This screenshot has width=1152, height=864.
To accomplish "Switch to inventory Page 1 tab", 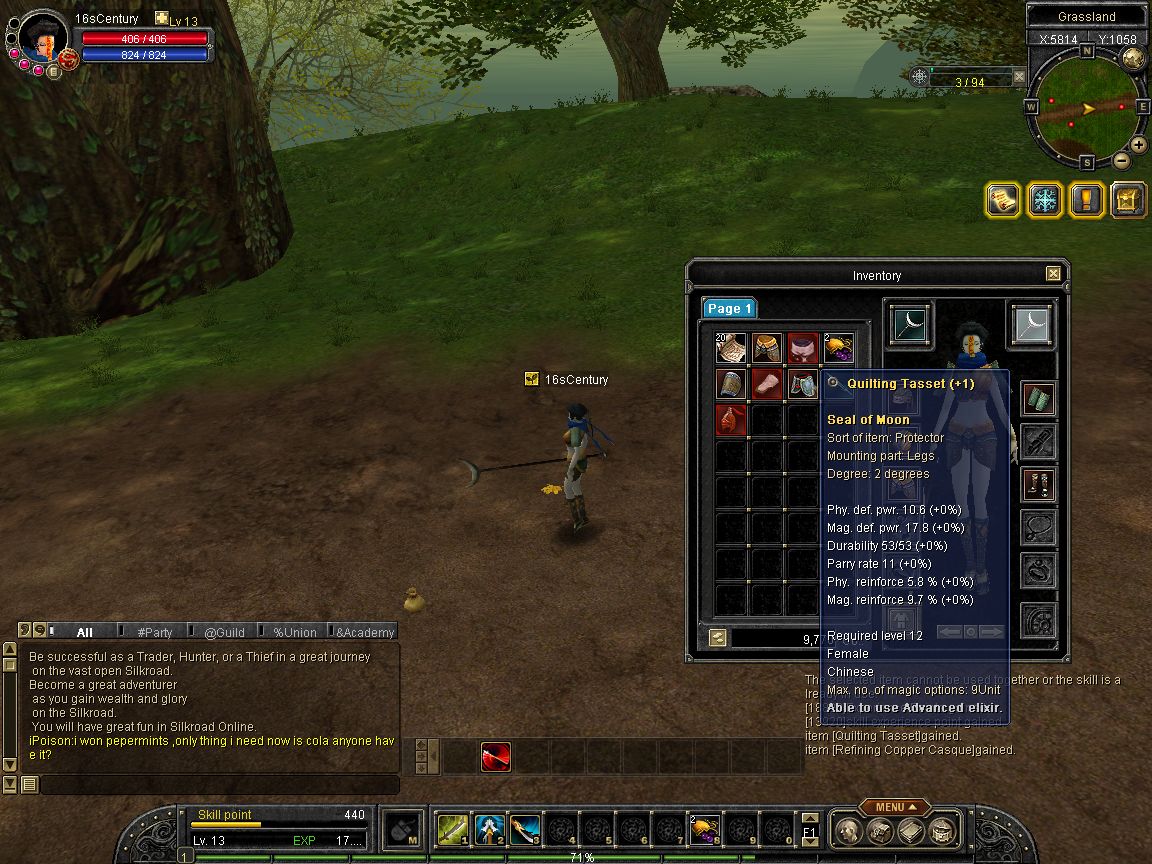I will pos(729,309).
